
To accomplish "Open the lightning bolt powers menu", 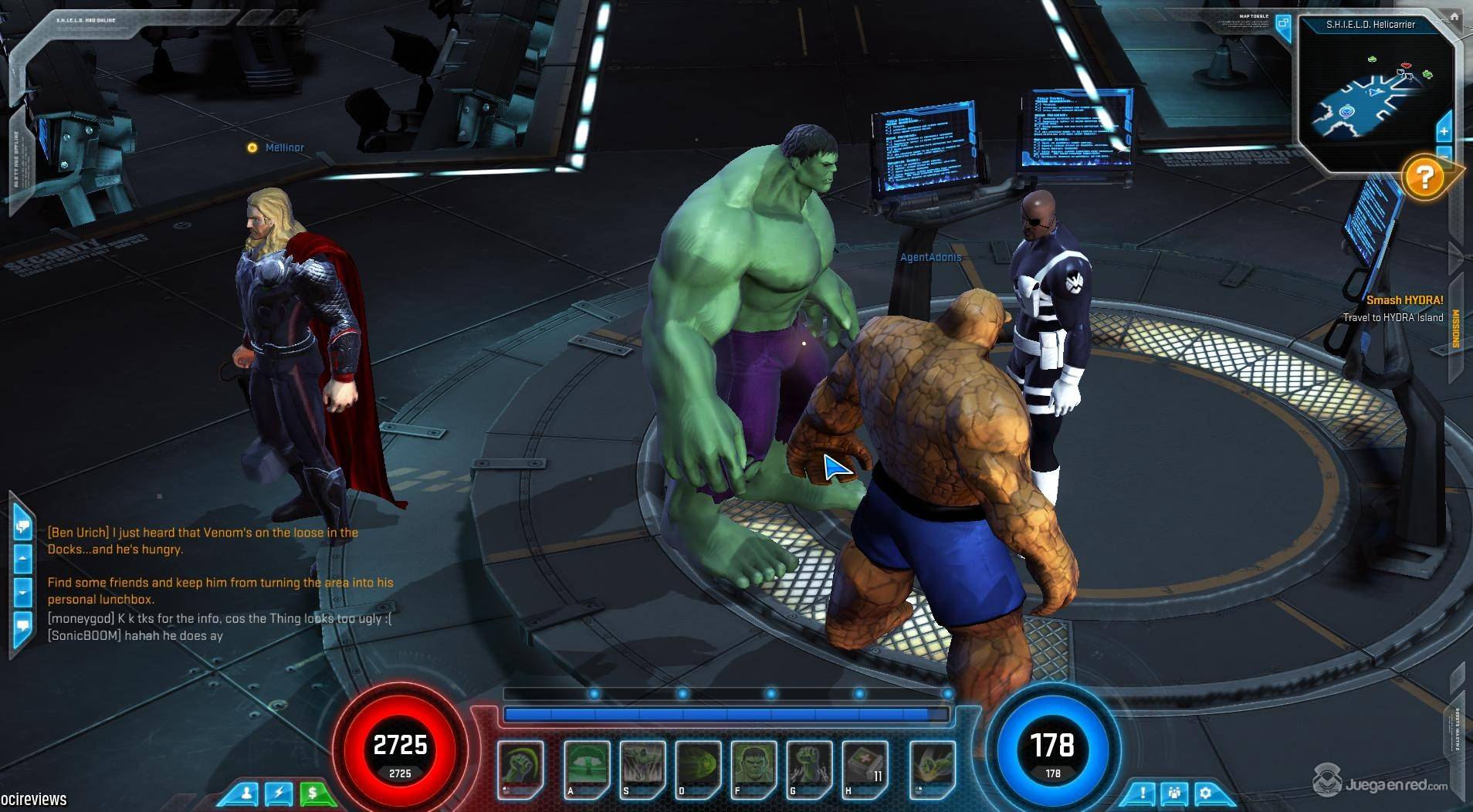I will tap(279, 793).
